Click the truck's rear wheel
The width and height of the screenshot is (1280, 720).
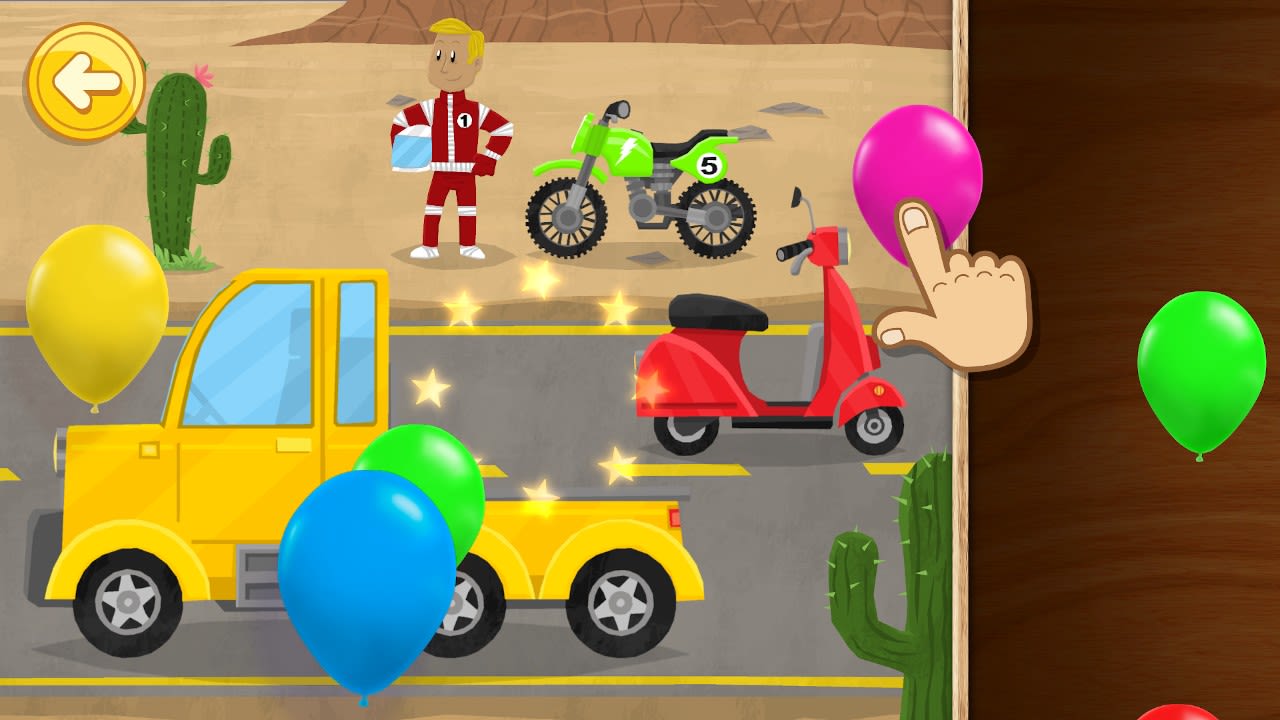point(620,600)
